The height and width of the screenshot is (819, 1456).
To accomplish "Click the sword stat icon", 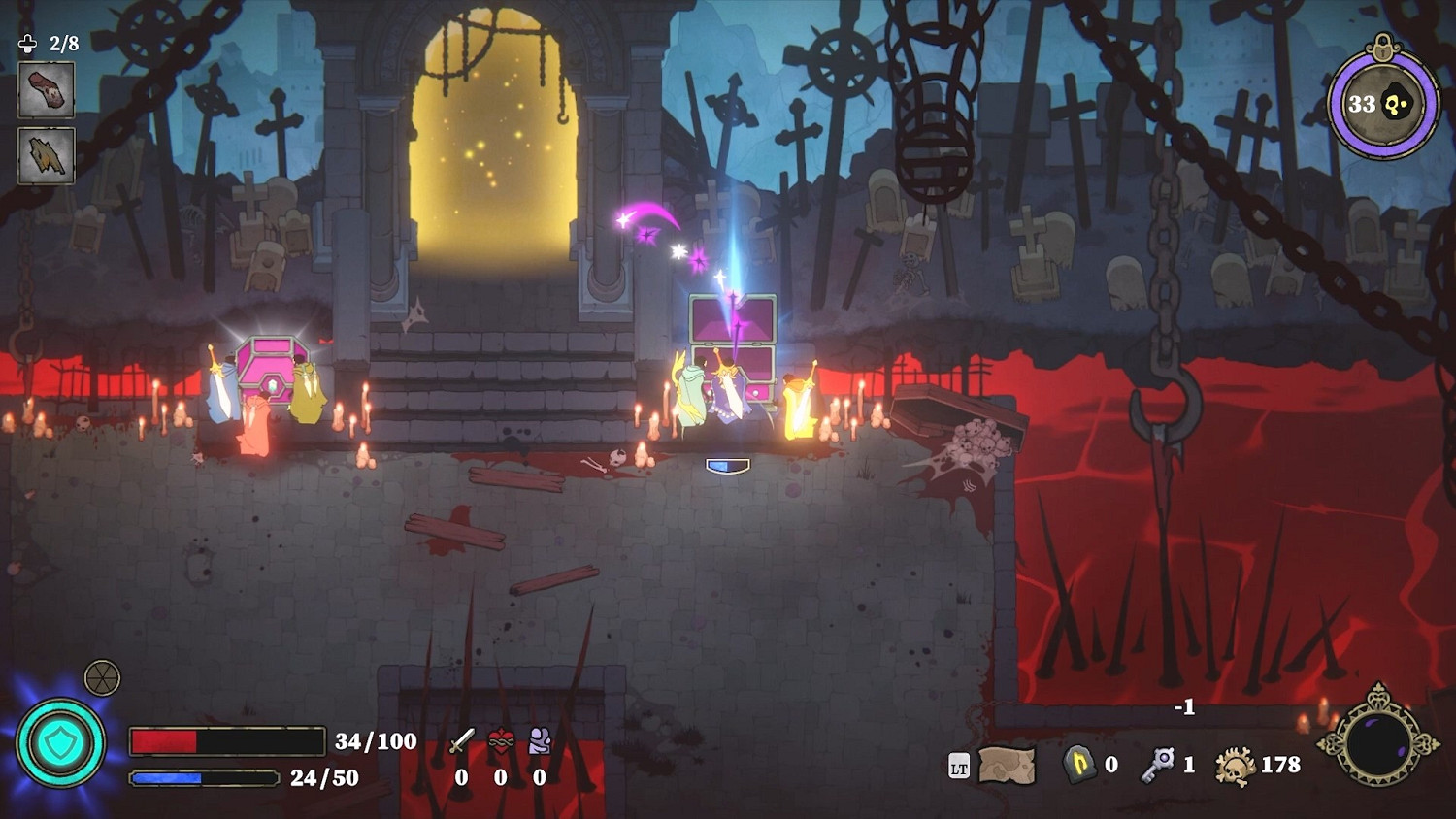I will pyautogui.click(x=462, y=742).
